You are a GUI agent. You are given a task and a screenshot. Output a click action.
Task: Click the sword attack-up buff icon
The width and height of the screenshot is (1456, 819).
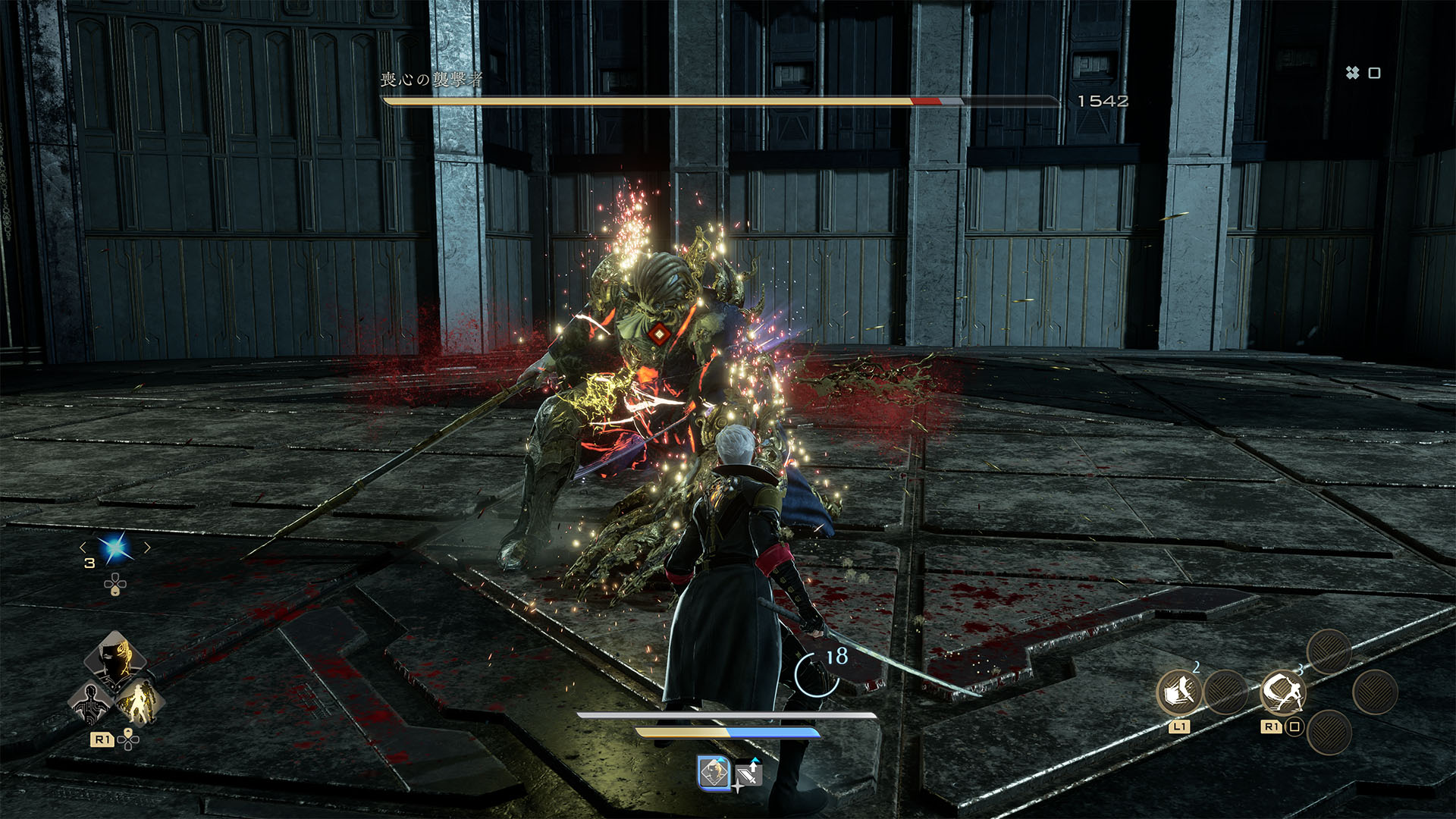[749, 774]
